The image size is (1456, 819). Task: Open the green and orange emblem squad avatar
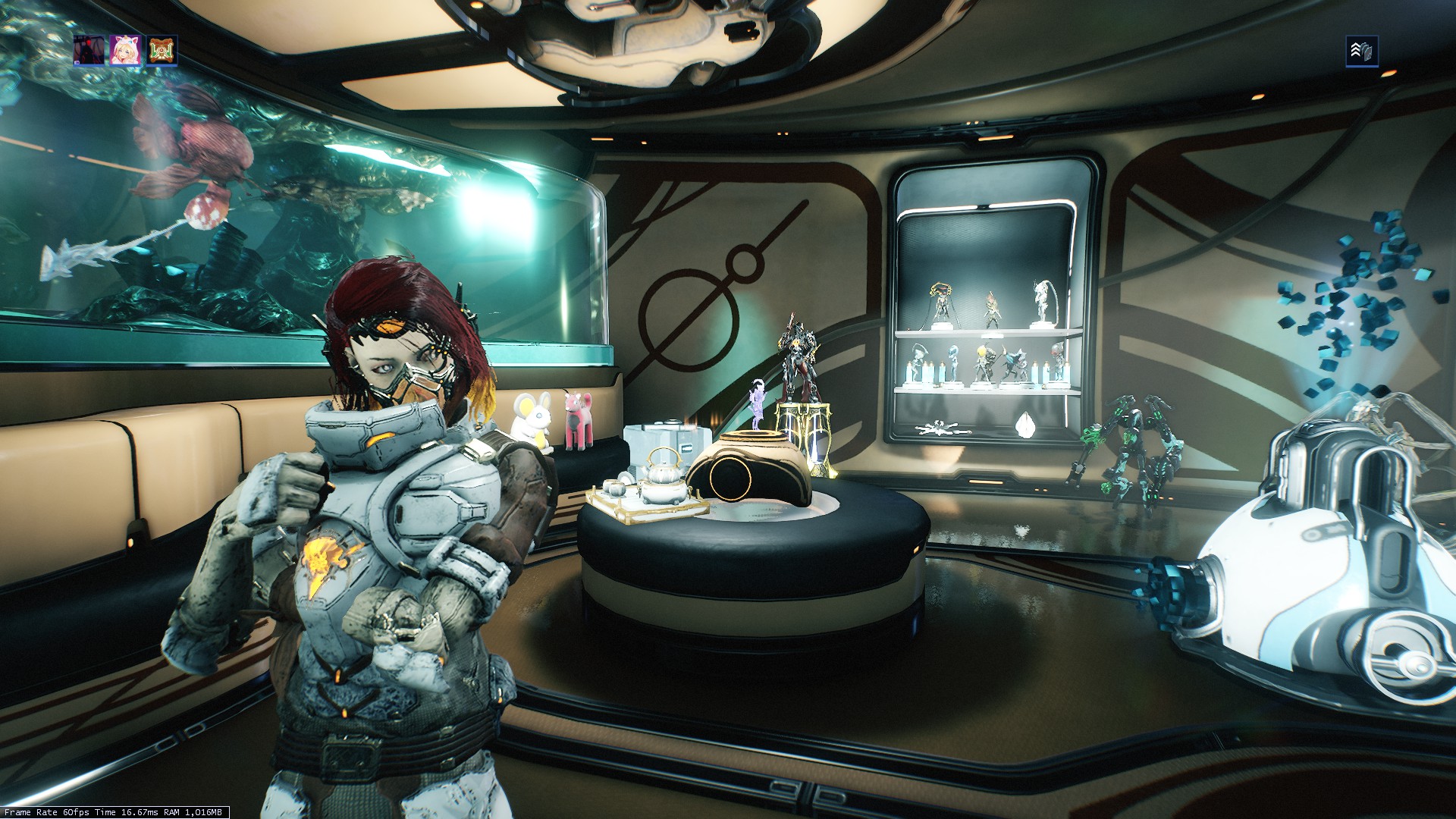point(162,51)
